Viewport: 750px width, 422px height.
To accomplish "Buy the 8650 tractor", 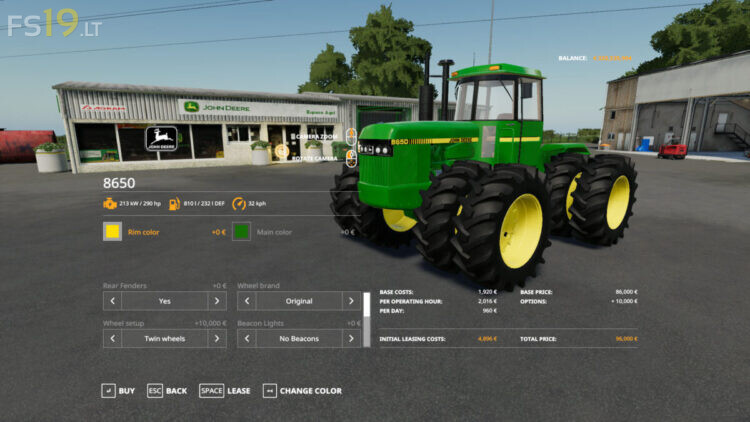I will coord(118,391).
